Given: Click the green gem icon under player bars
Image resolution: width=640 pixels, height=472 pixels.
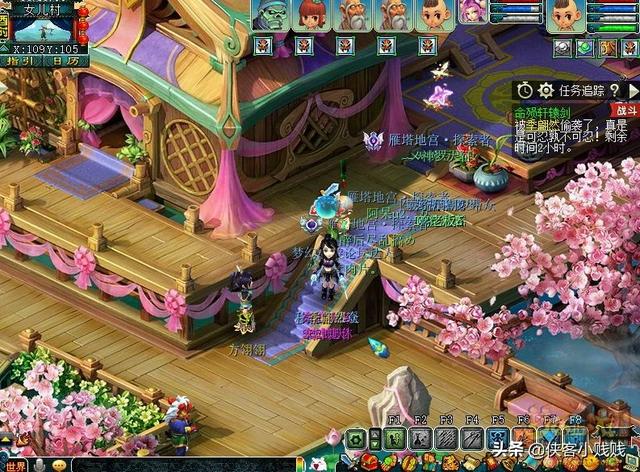Looking at the screenshot, I should [x=585, y=47].
